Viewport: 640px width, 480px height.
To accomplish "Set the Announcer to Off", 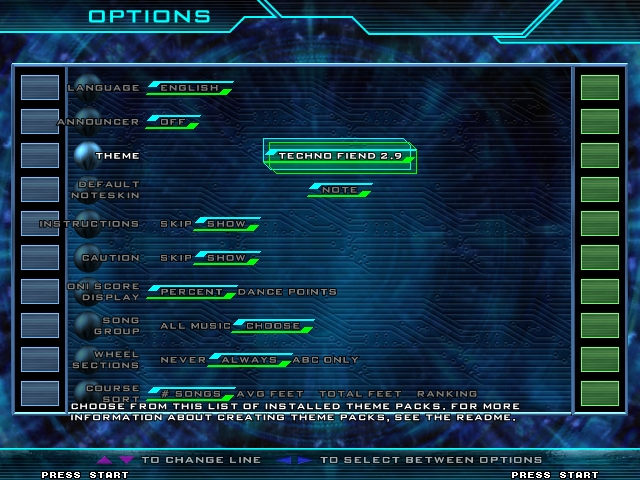I will (x=172, y=122).
